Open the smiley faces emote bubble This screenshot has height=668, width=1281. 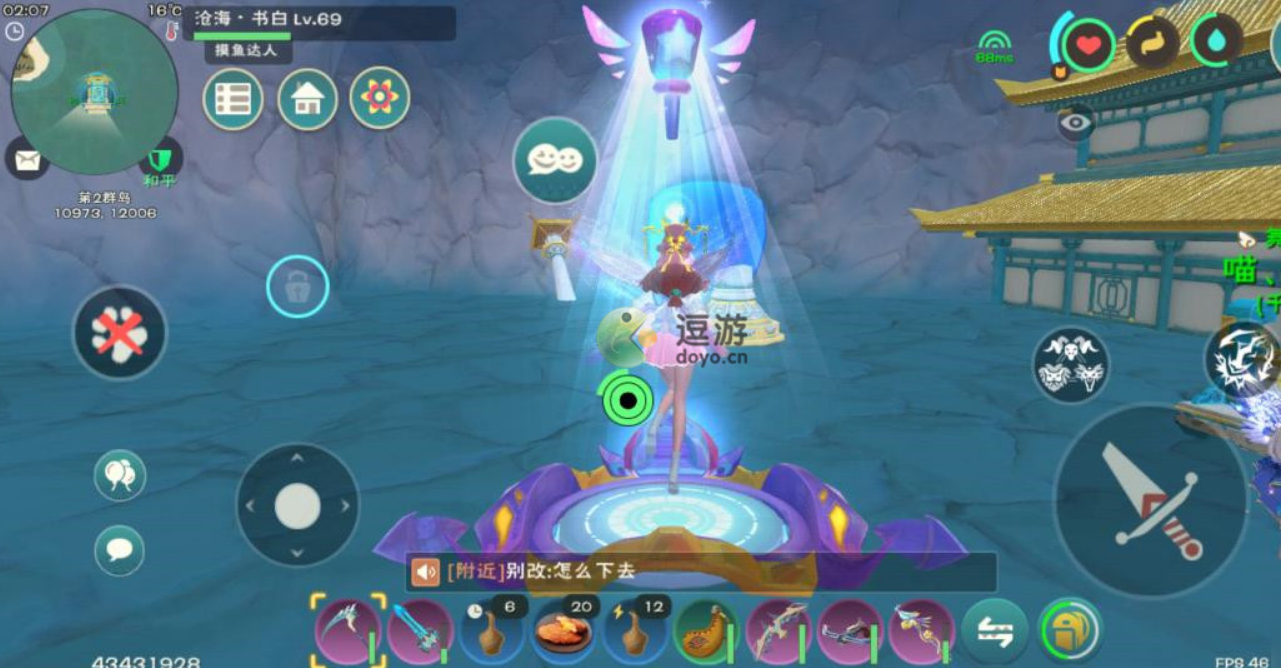pyautogui.click(x=555, y=161)
